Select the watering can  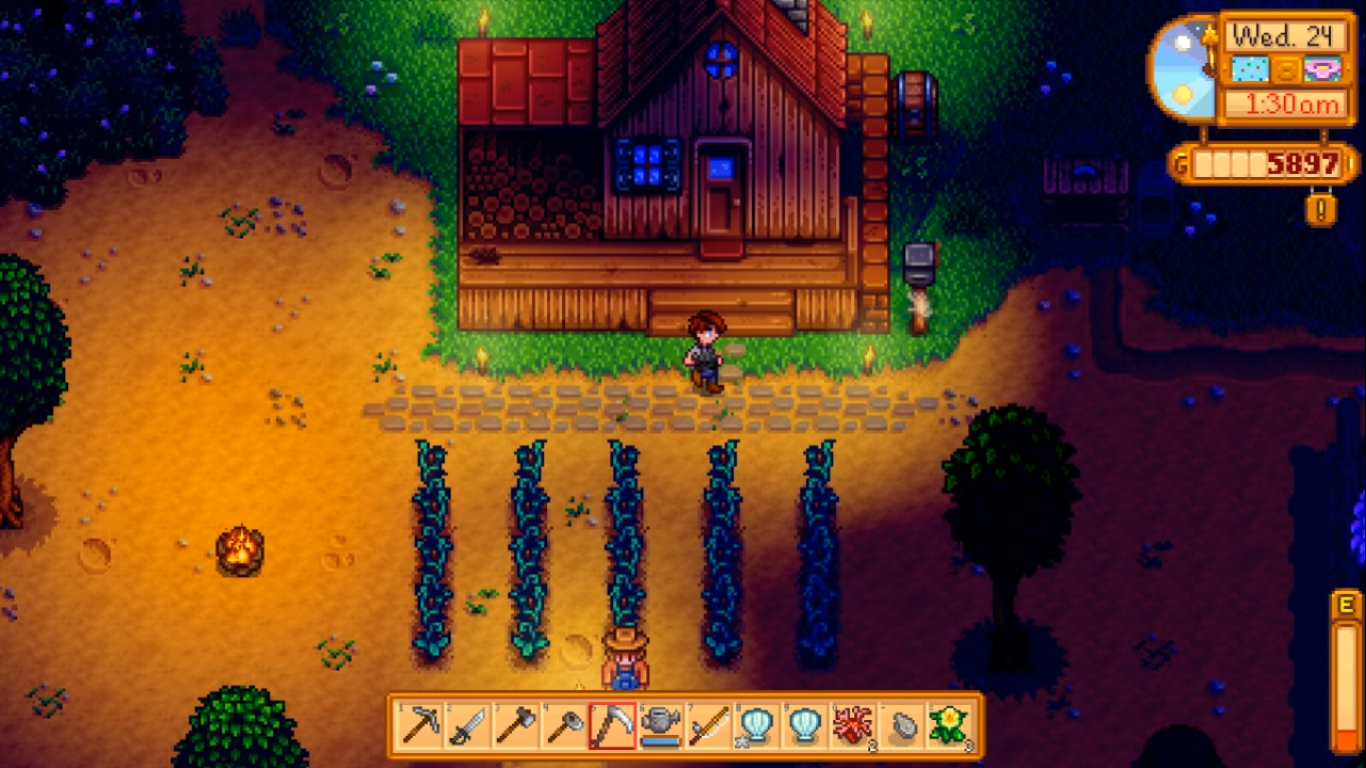click(660, 725)
